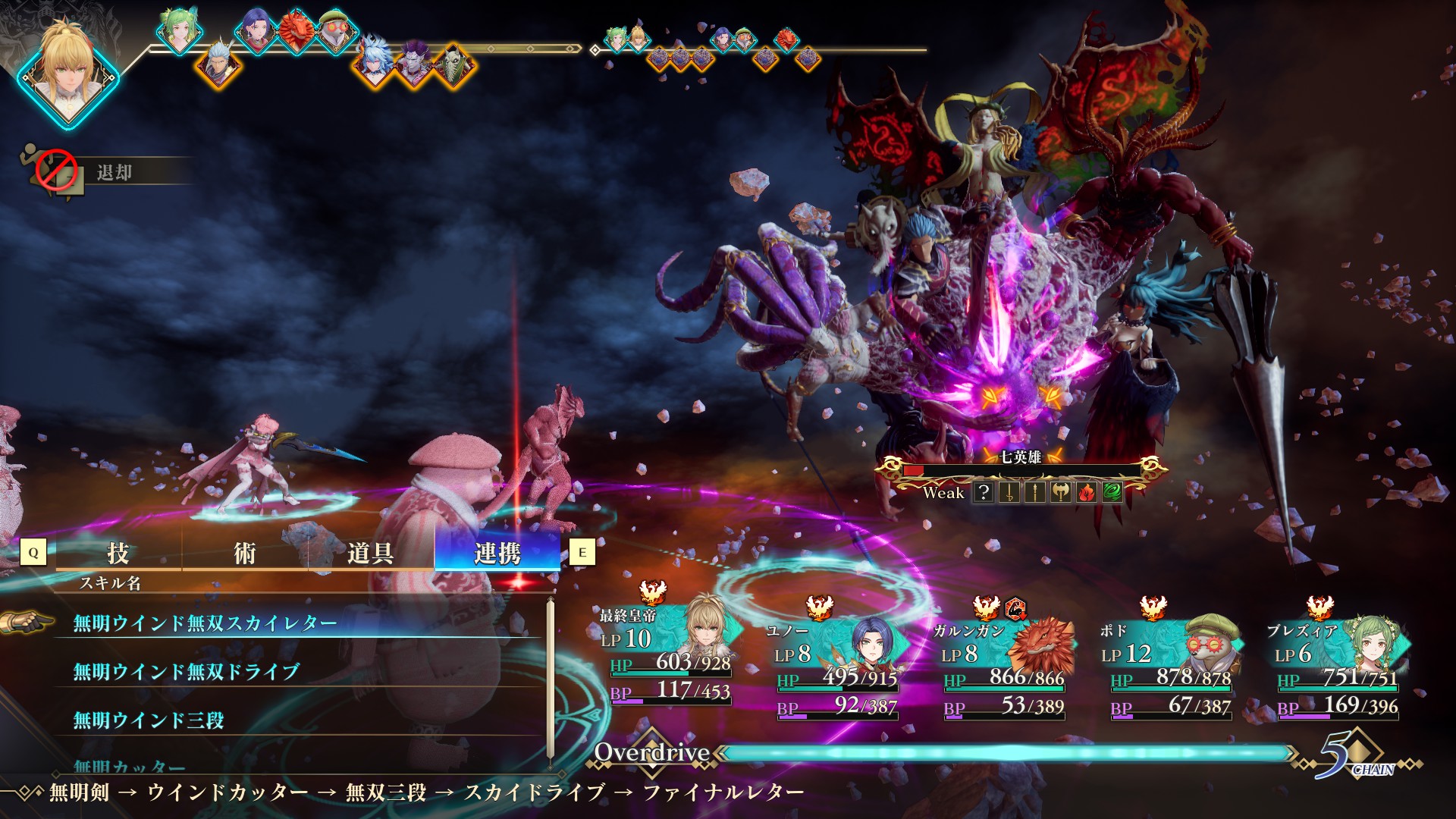Screen dimensions: 1456x819
Task: Choose the 連携 combo tab
Action: [497, 553]
